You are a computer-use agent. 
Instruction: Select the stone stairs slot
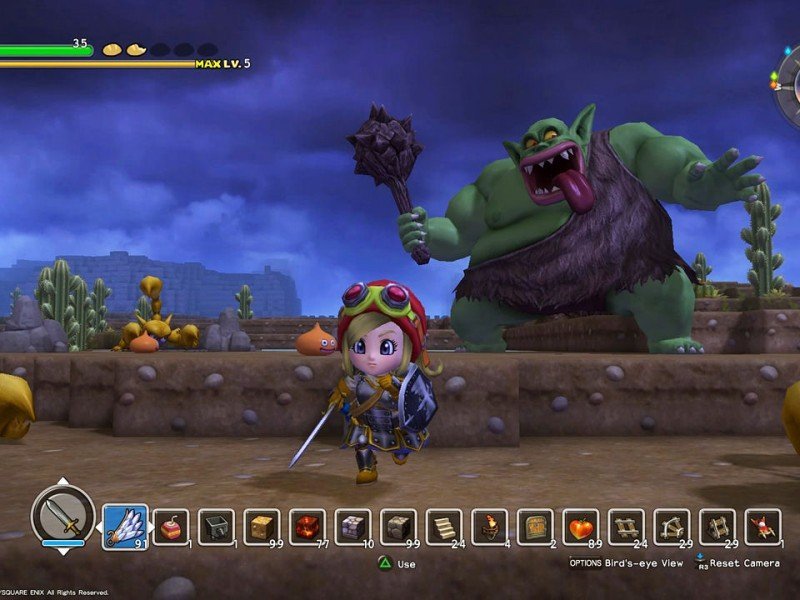(x=444, y=527)
